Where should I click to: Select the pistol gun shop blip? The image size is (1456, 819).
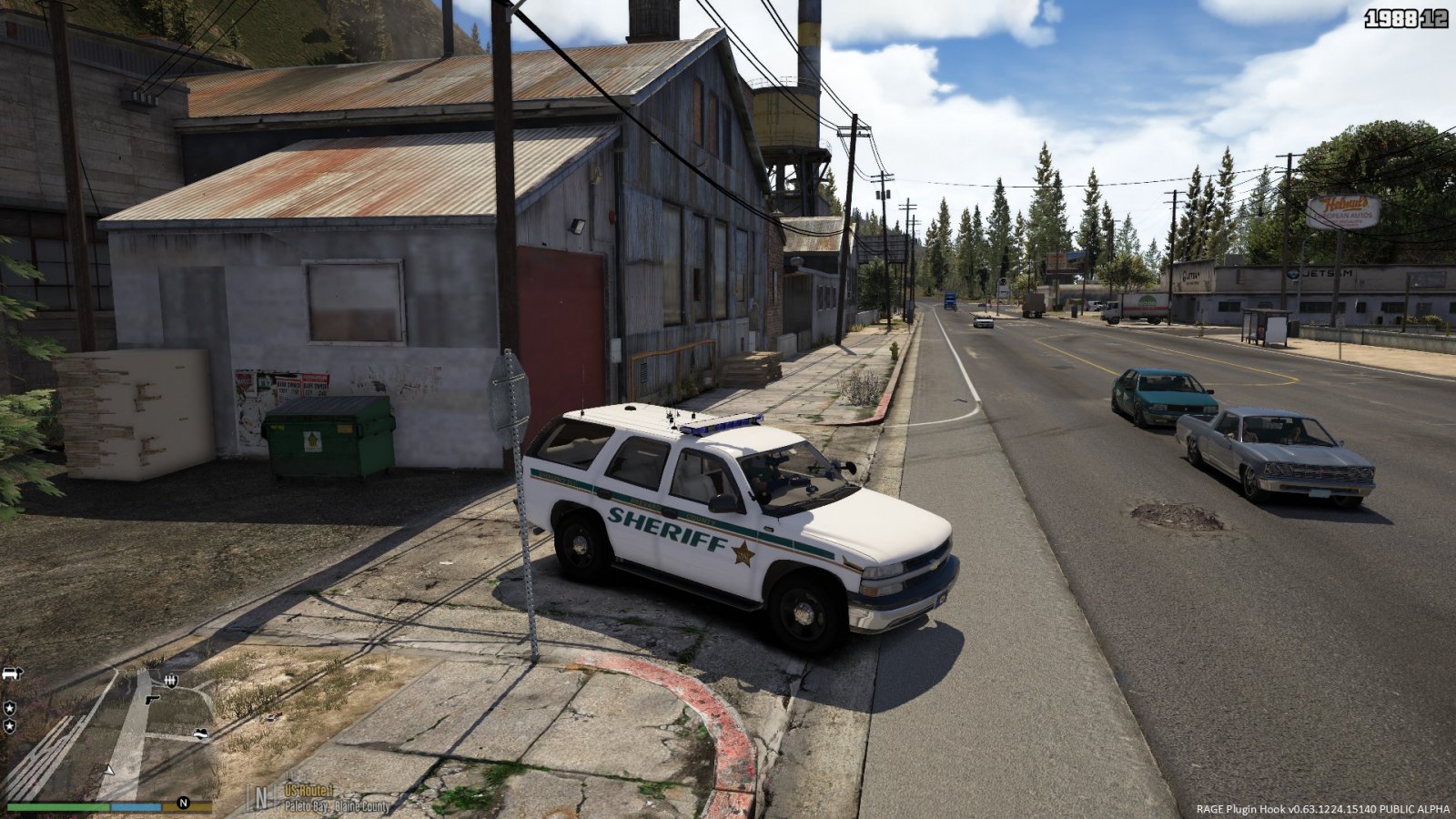click(151, 700)
